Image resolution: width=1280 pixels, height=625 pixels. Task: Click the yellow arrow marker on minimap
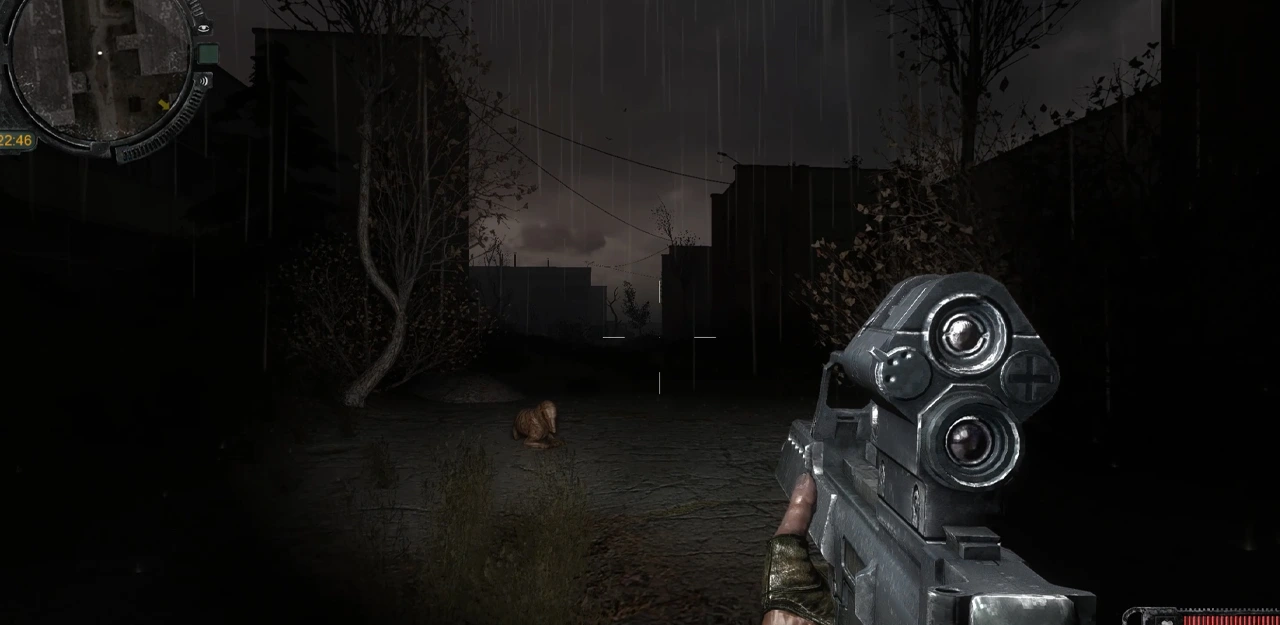click(164, 104)
